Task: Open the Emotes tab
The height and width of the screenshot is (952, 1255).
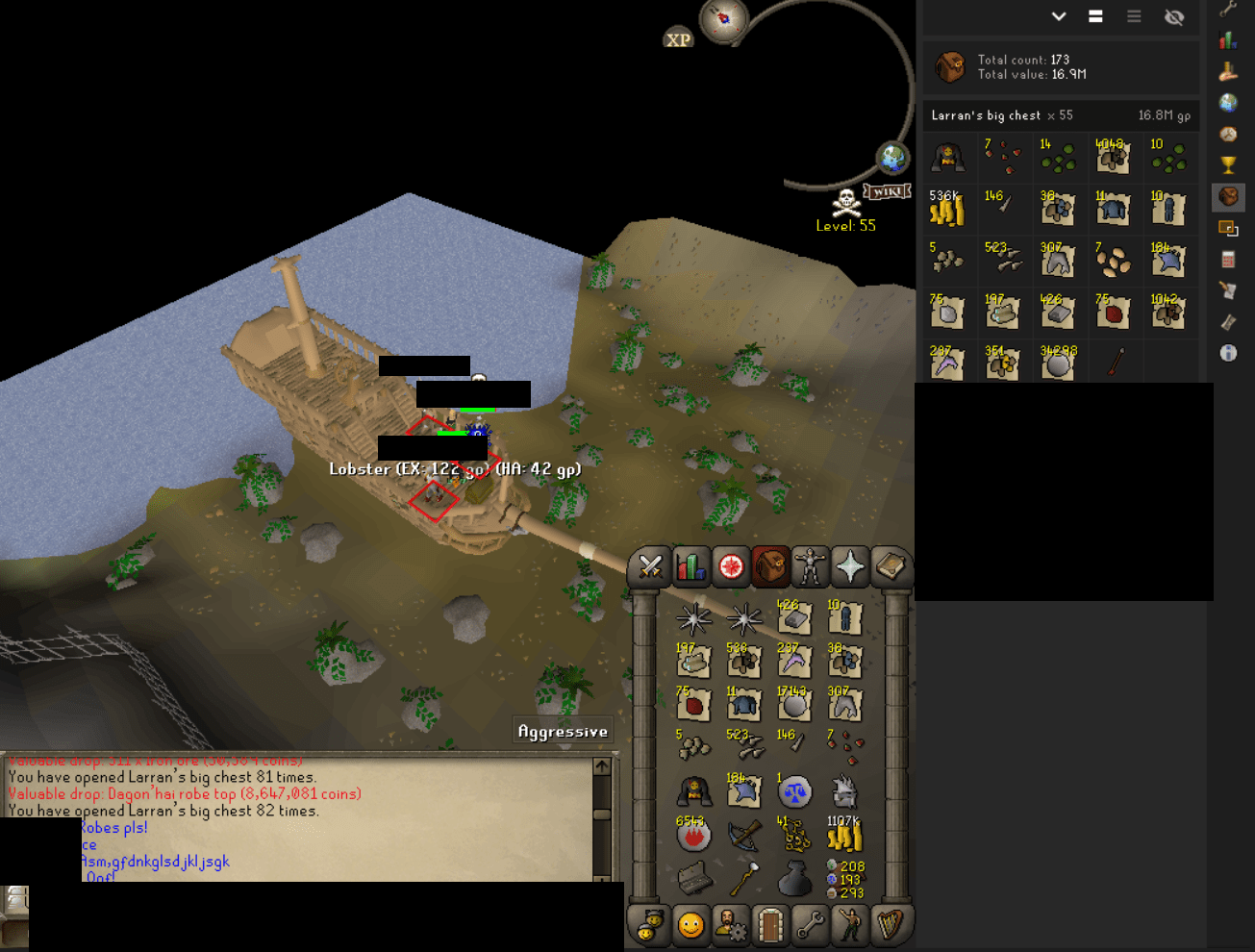Action: 850,926
